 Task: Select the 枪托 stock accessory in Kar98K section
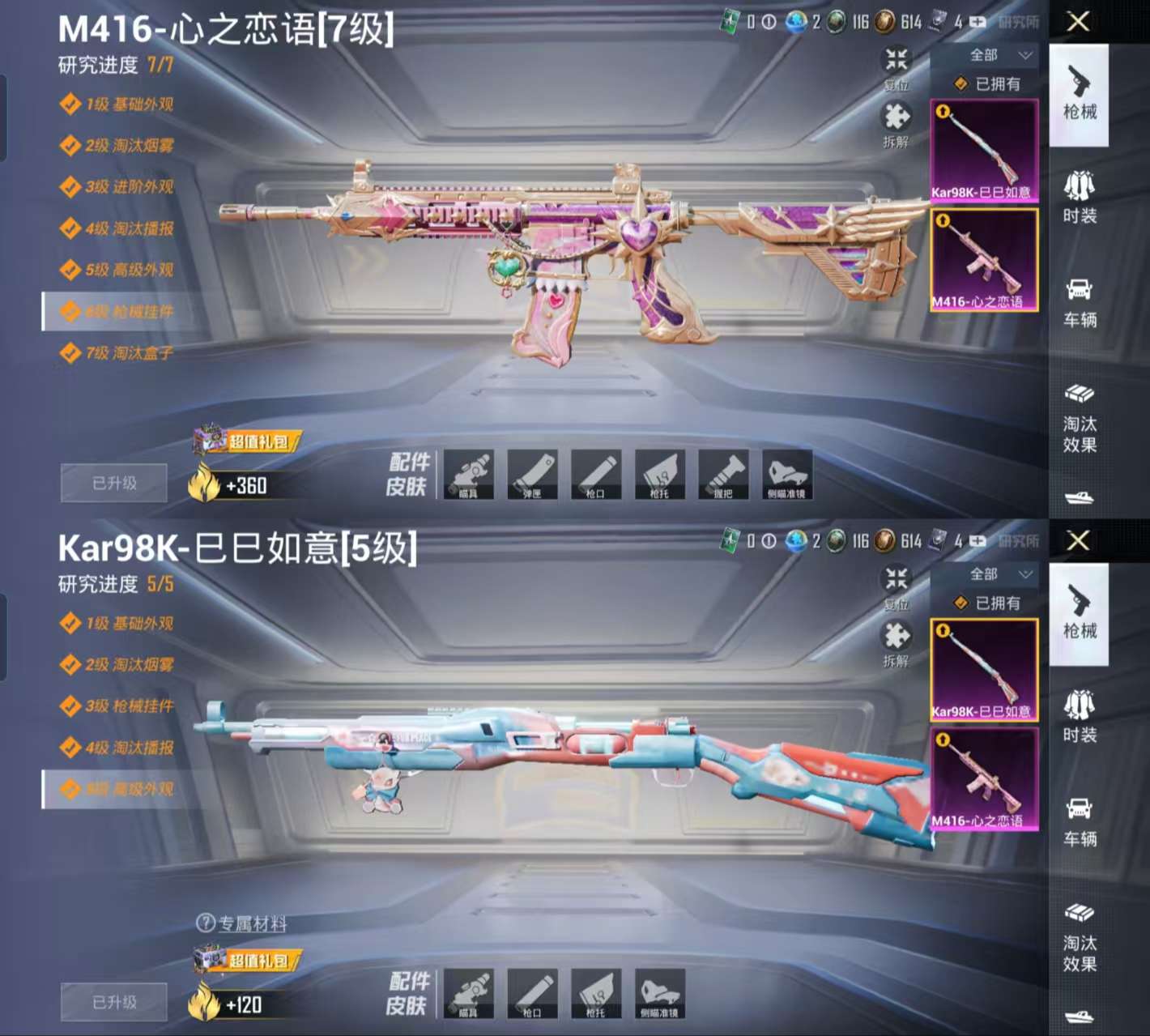598,994
